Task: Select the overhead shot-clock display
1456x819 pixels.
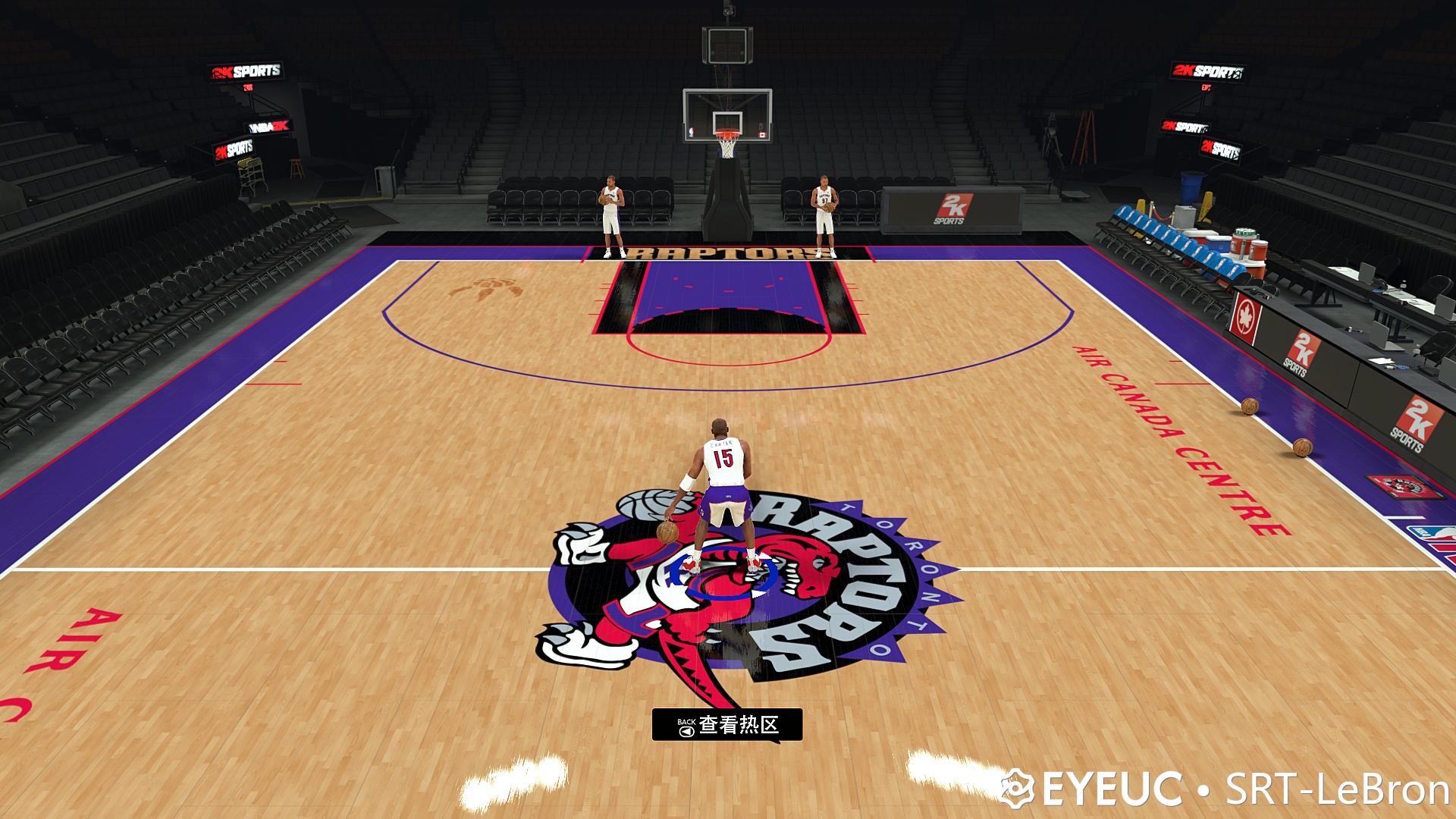Action: (x=729, y=45)
